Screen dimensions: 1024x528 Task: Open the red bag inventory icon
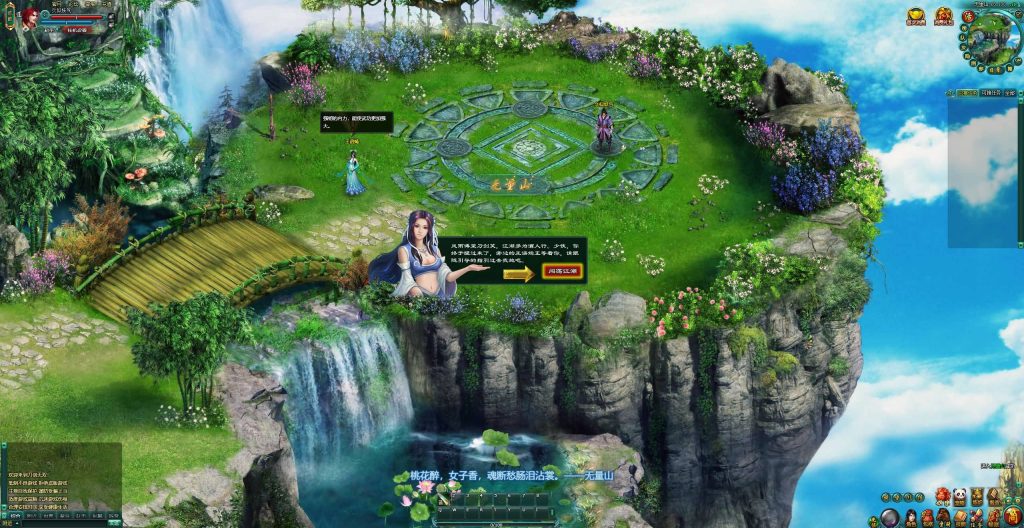[927, 519]
